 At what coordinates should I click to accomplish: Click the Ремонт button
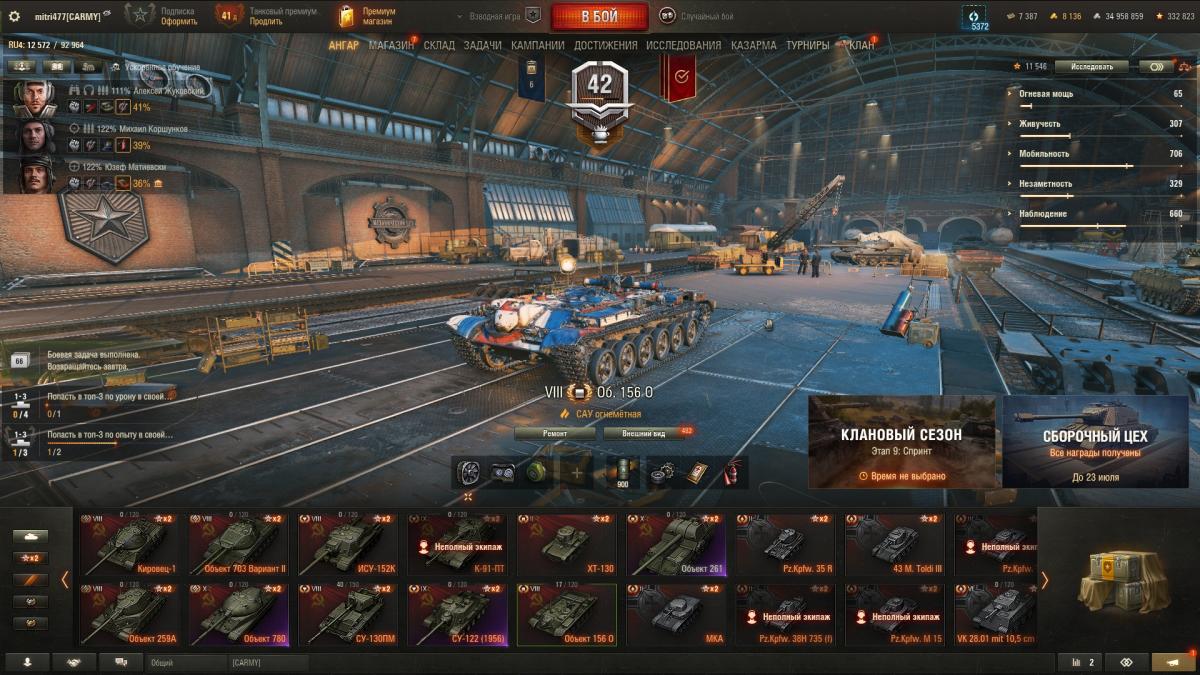pos(555,433)
